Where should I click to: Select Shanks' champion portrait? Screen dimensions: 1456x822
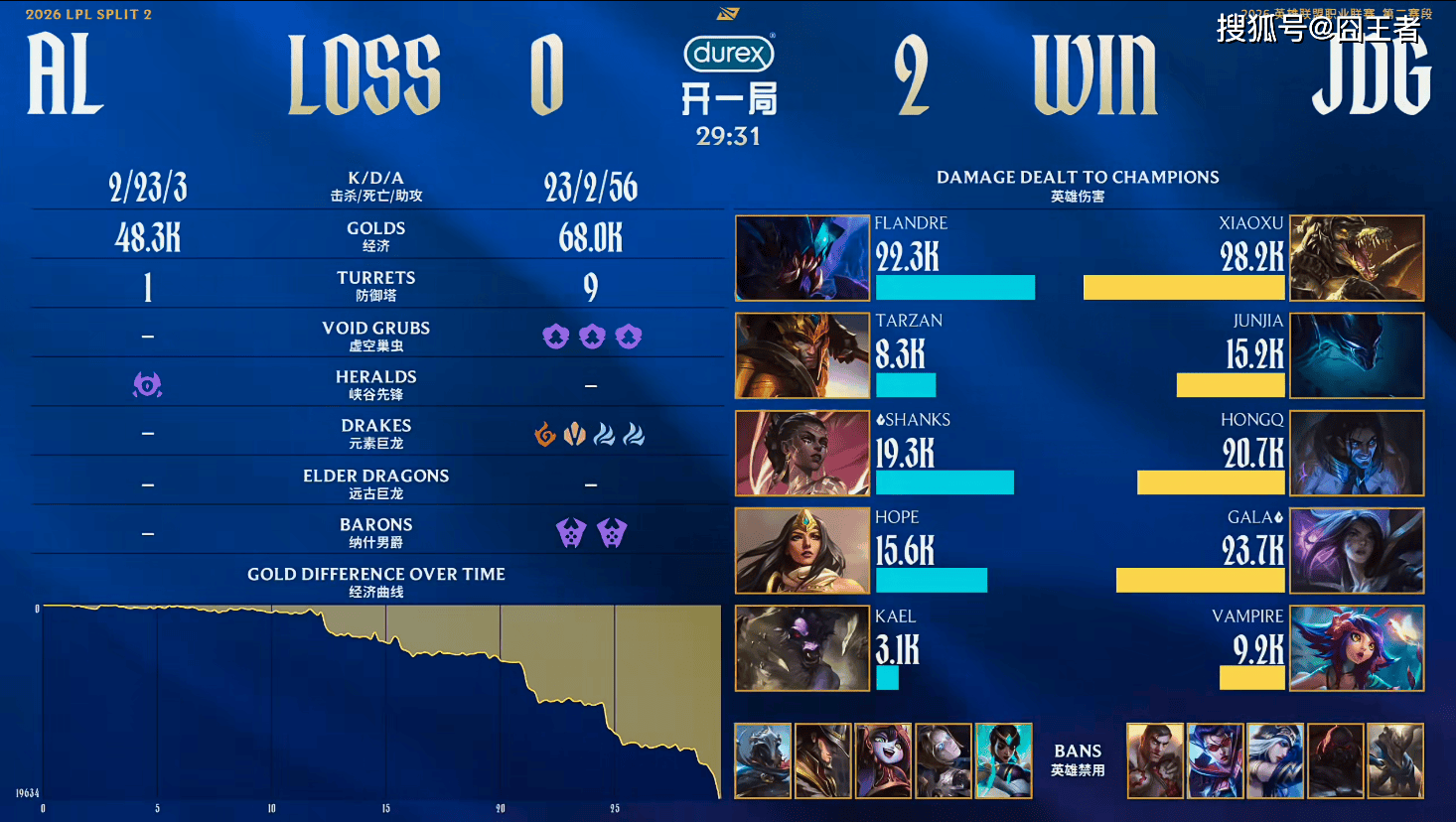802,453
